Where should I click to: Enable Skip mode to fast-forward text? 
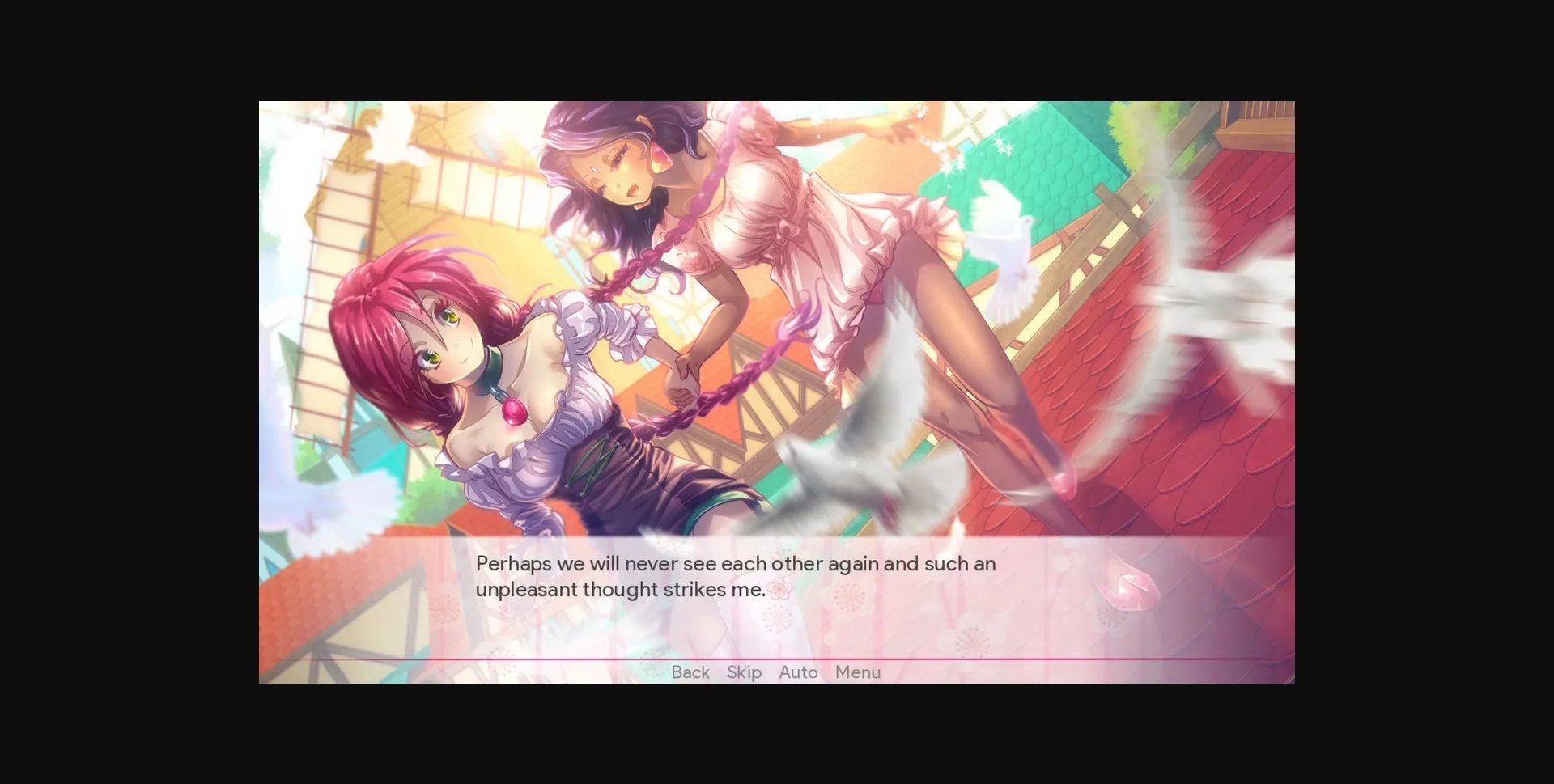coord(743,672)
